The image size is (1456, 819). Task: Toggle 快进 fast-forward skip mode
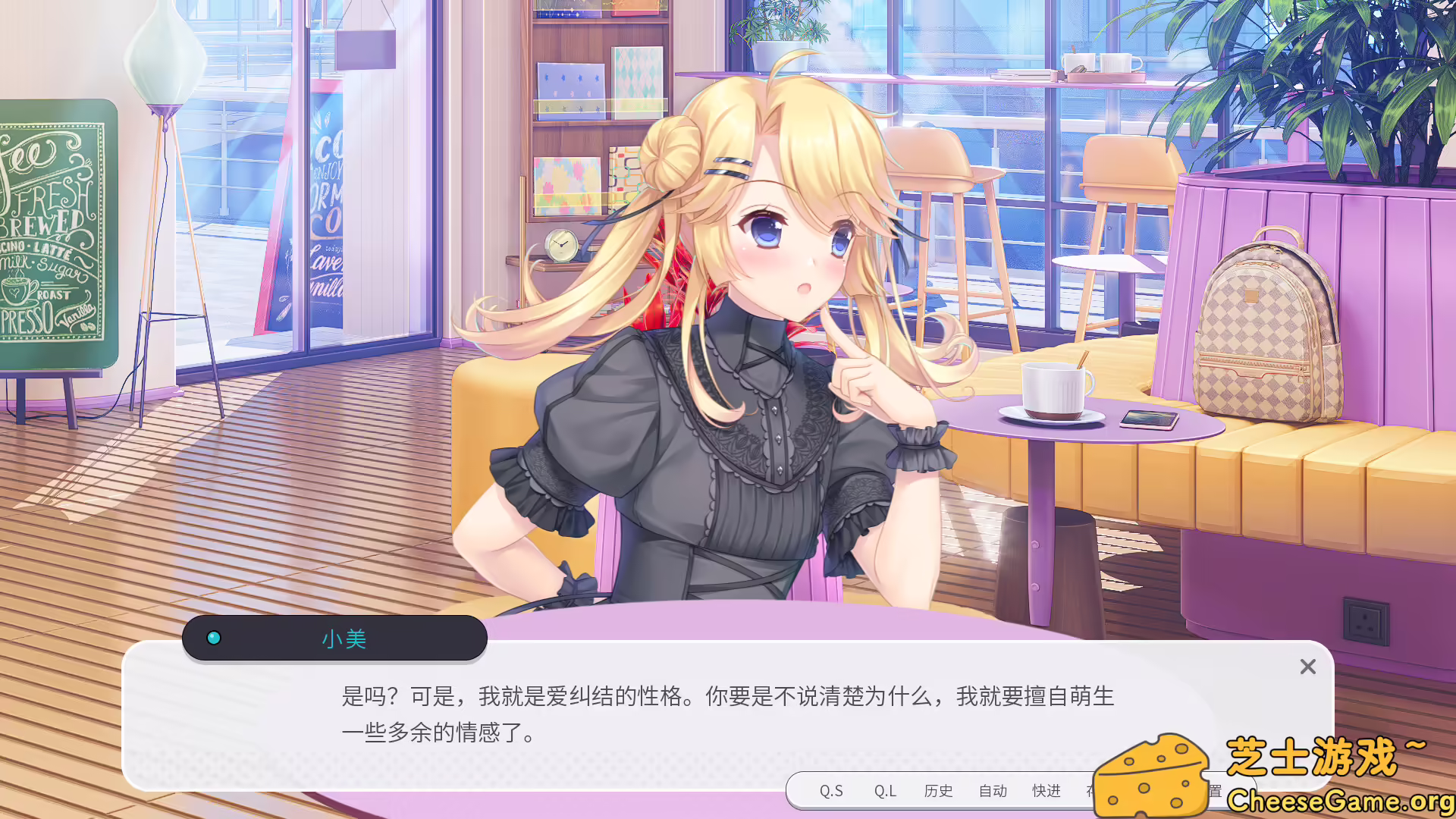click(1046, 791)
